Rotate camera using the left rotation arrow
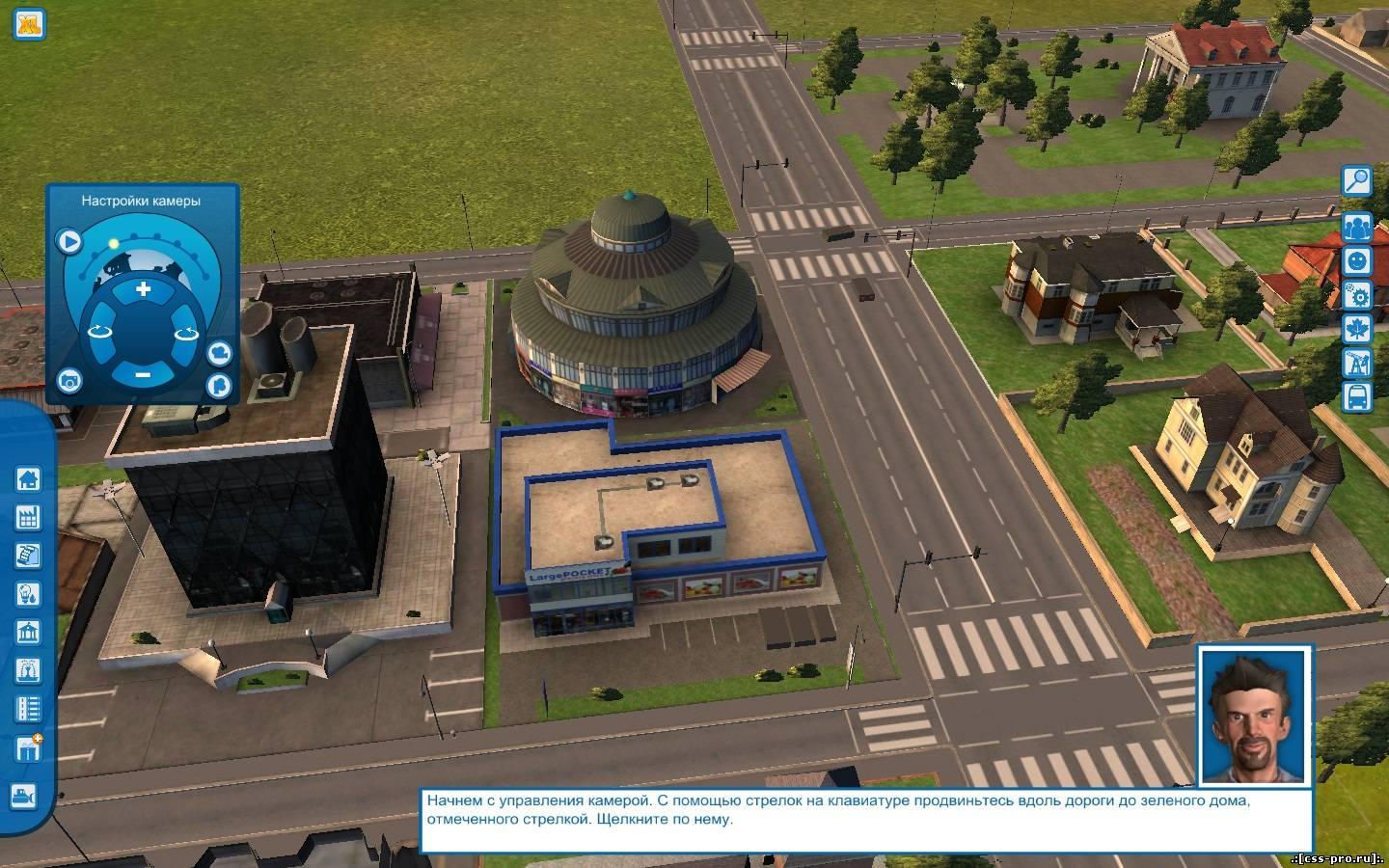 pos(99,332)
